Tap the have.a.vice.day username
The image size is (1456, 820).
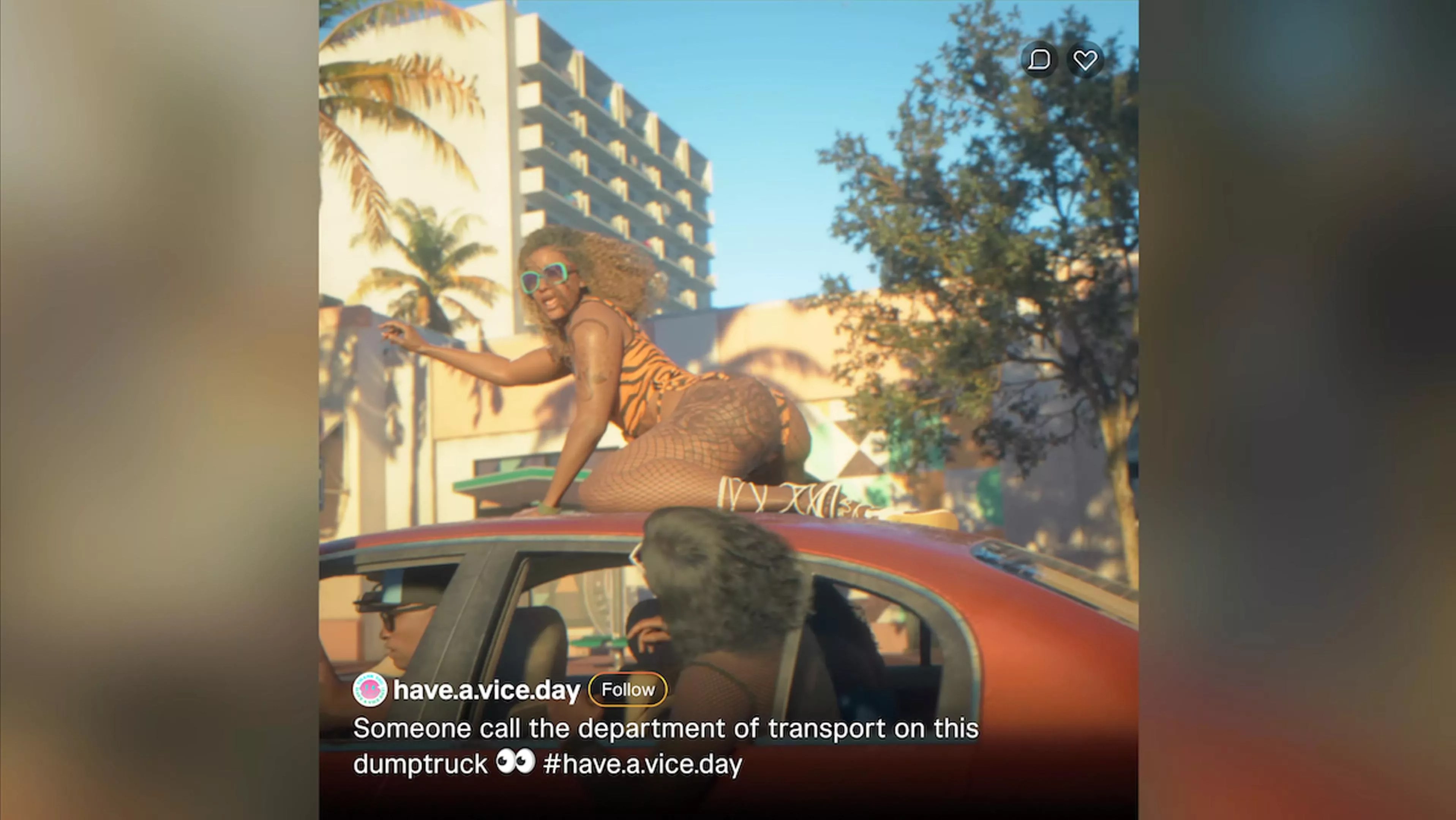pos(486,691)
